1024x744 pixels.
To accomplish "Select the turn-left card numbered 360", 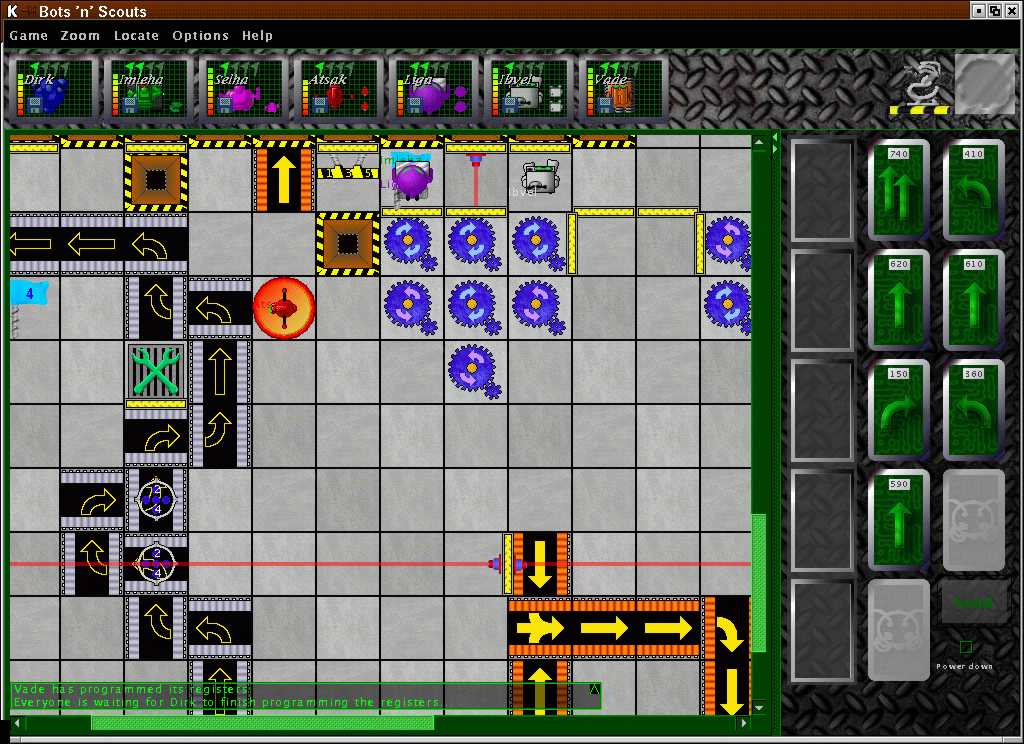I will click(974, 410).
